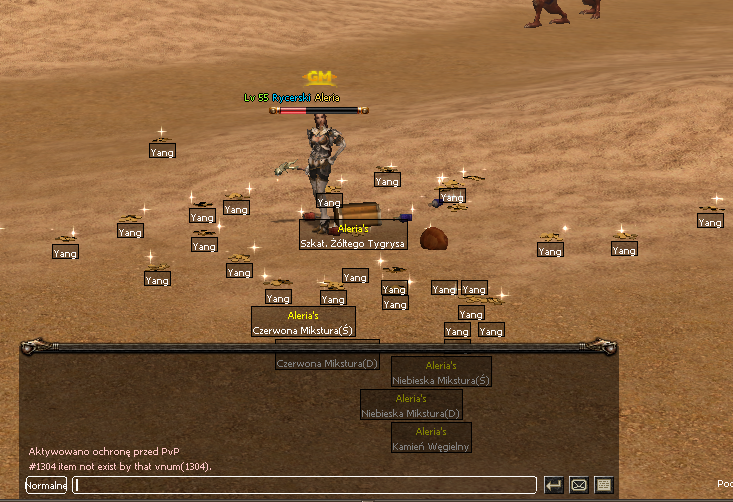Send the message with the arrow button
The height and width of the screenshot is (502, 733).
coord(553,485)
